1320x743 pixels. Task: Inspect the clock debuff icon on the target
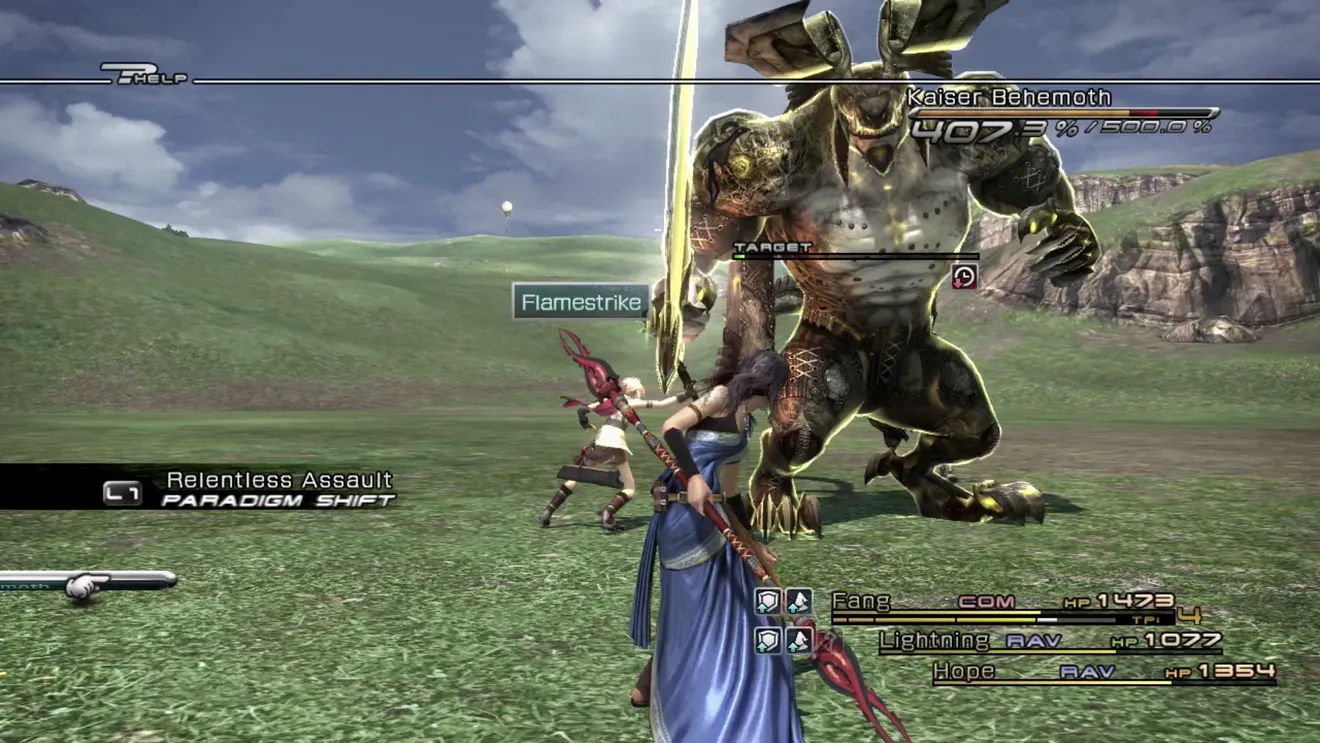point(964,277)
